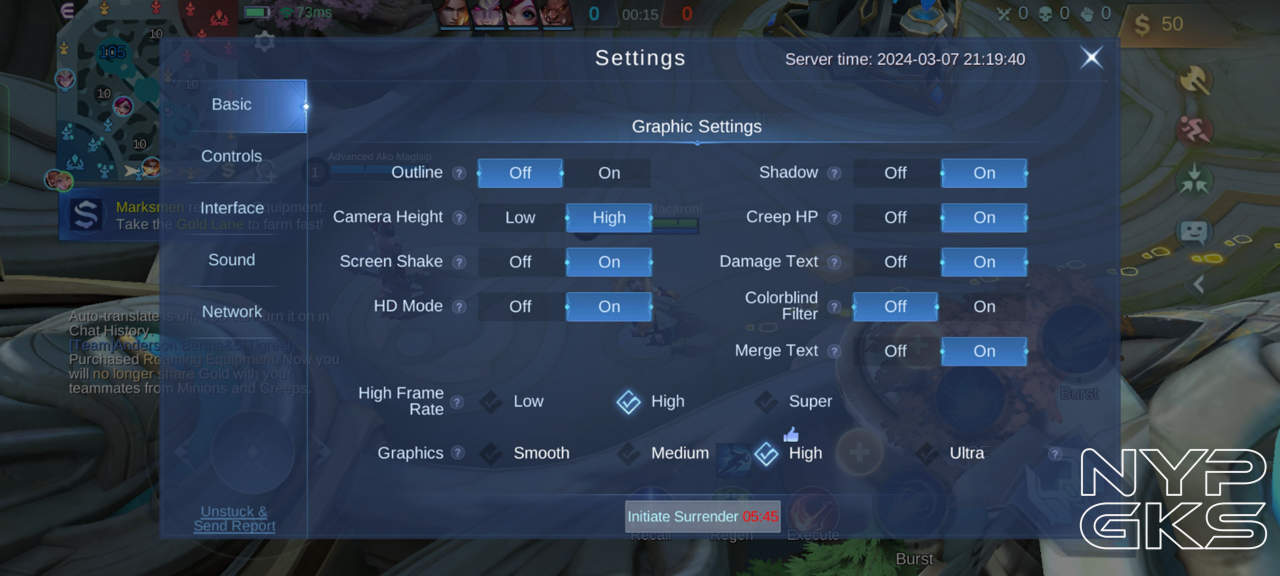The height and width of the screenshot is (576, 1280).
Task: Turn Shadow off
Action: pos(895,173)
